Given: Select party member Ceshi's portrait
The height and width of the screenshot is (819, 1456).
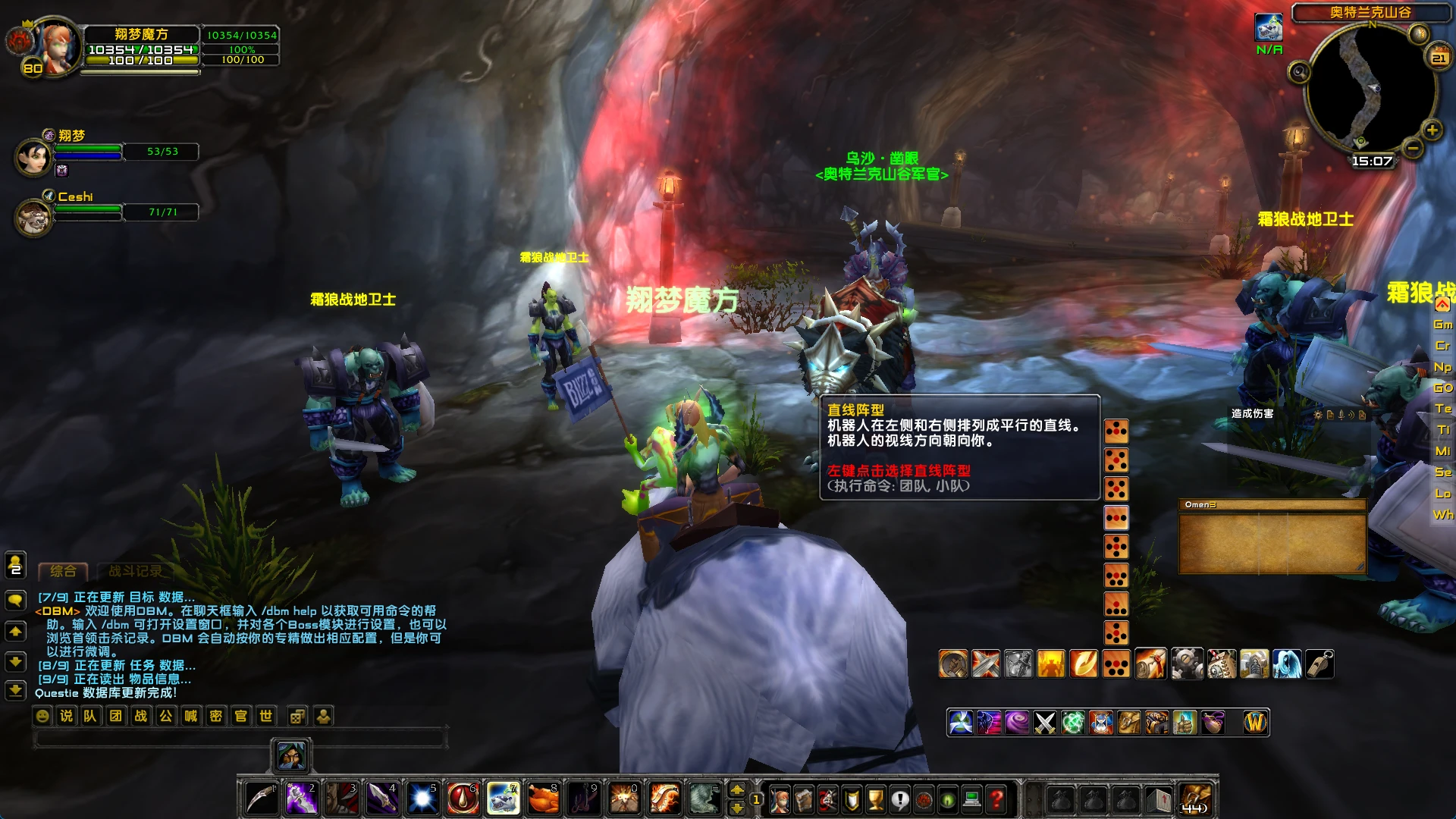Looking at the screenshot, I should coord(33,218).
